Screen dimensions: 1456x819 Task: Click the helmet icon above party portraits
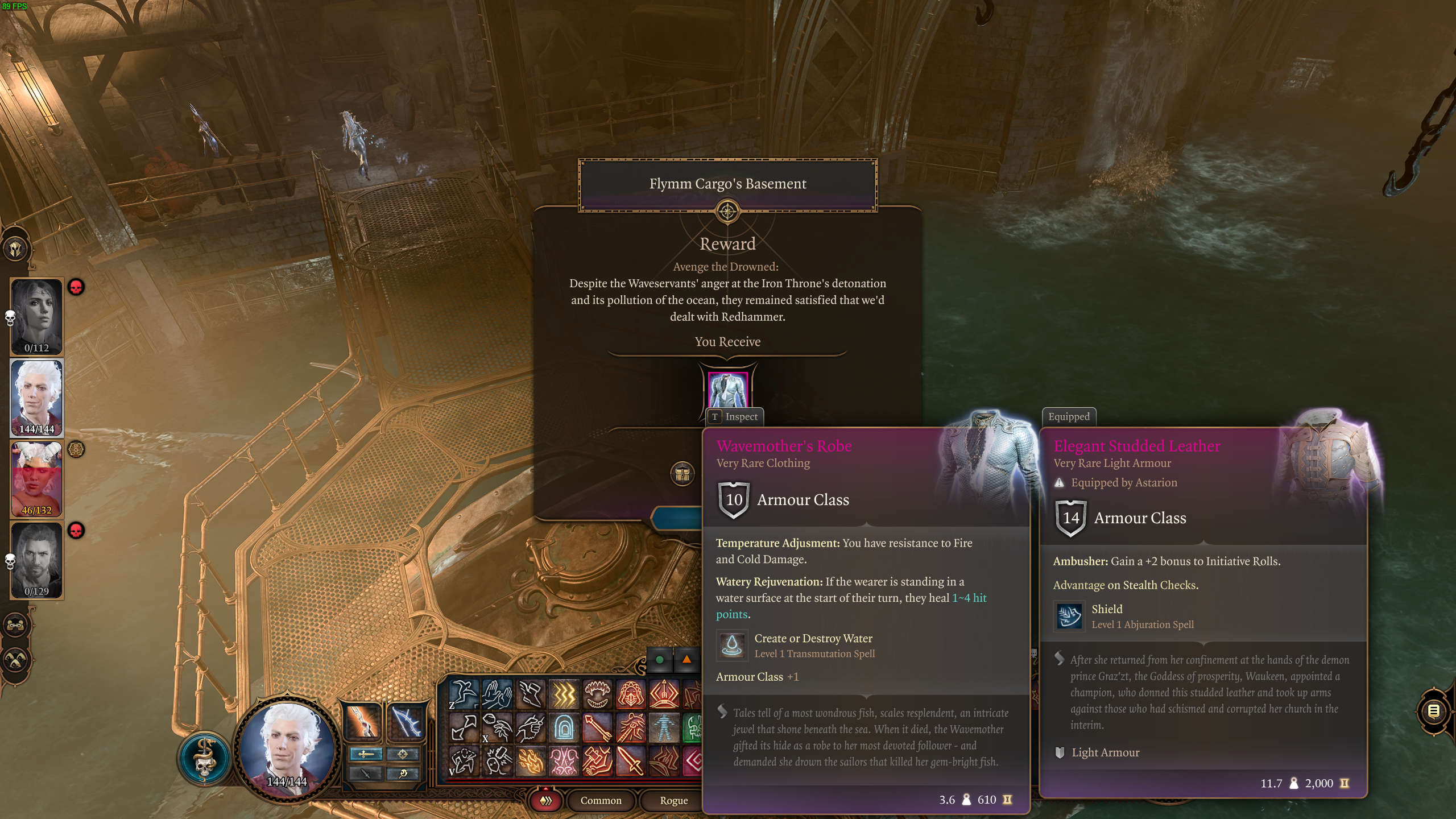pyautogui.click(x=15, y=249)
